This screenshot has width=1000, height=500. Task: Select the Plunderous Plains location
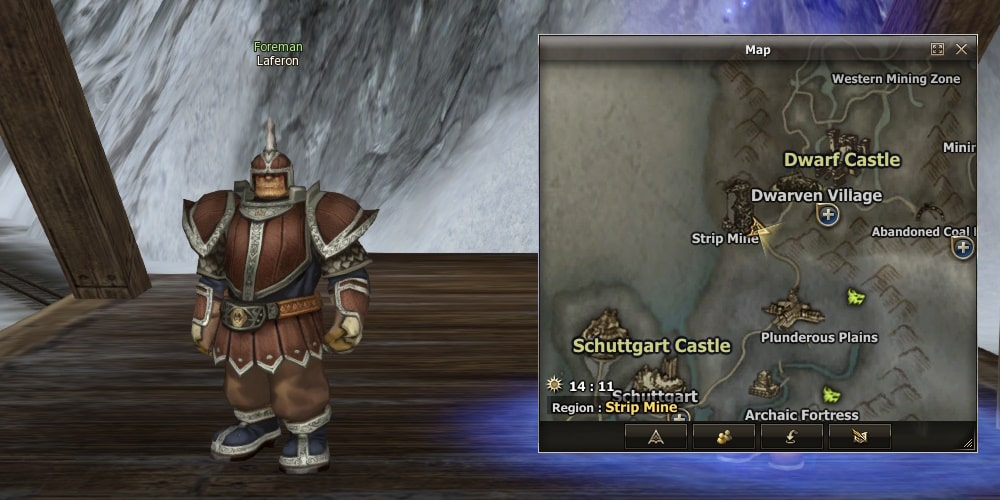pos(819,337)
